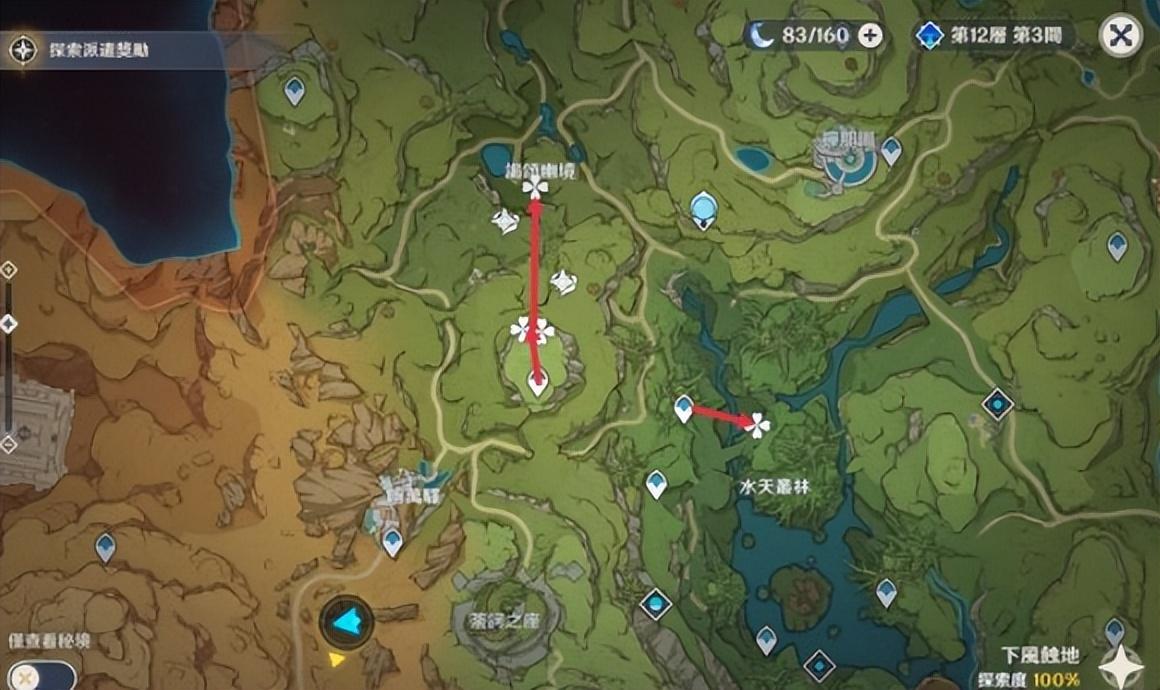
Task: Click the flower marker at the long red line's top
Action: coord(535,187)
